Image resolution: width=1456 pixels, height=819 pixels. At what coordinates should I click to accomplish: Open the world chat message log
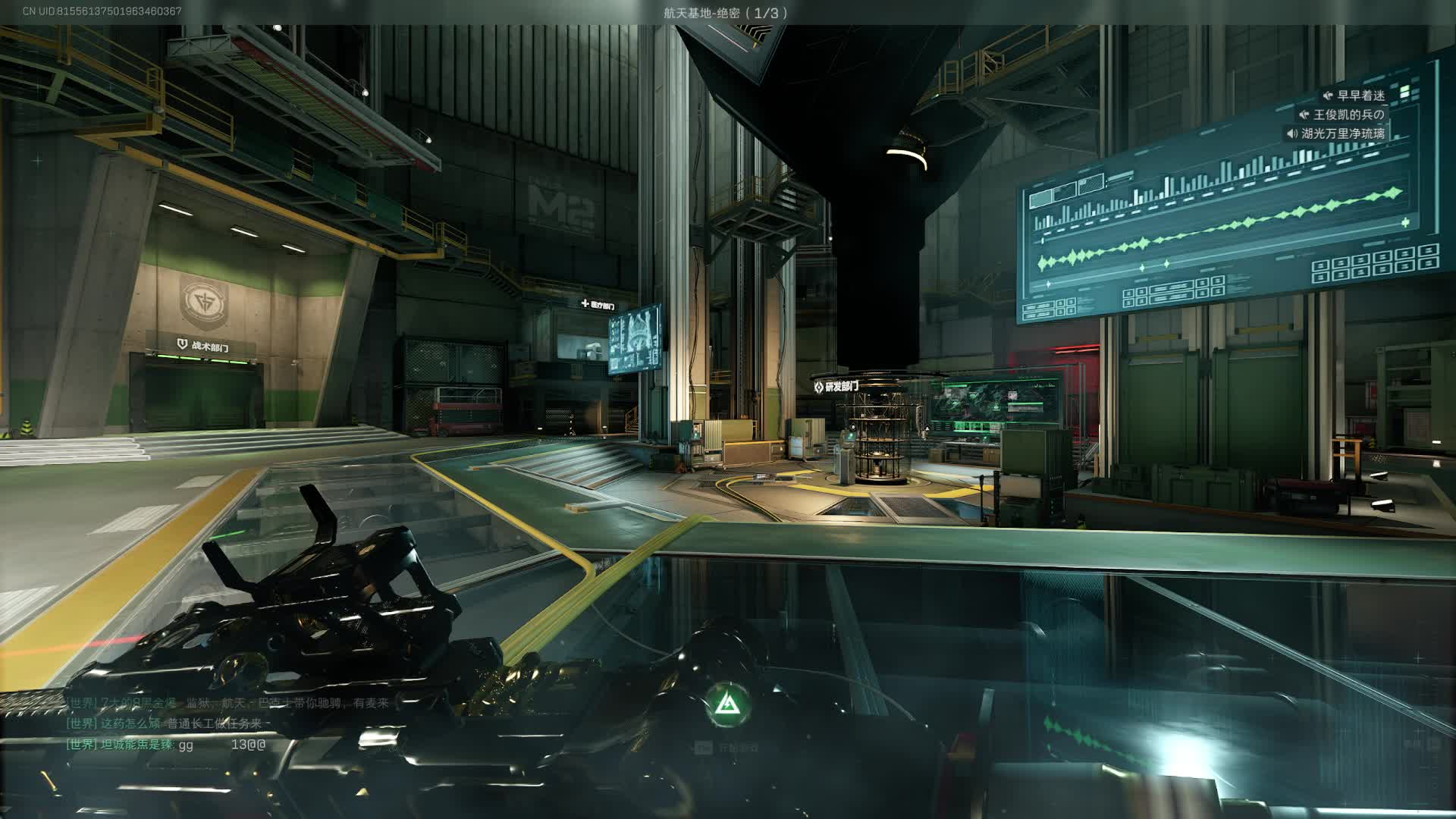pos(227,723)
